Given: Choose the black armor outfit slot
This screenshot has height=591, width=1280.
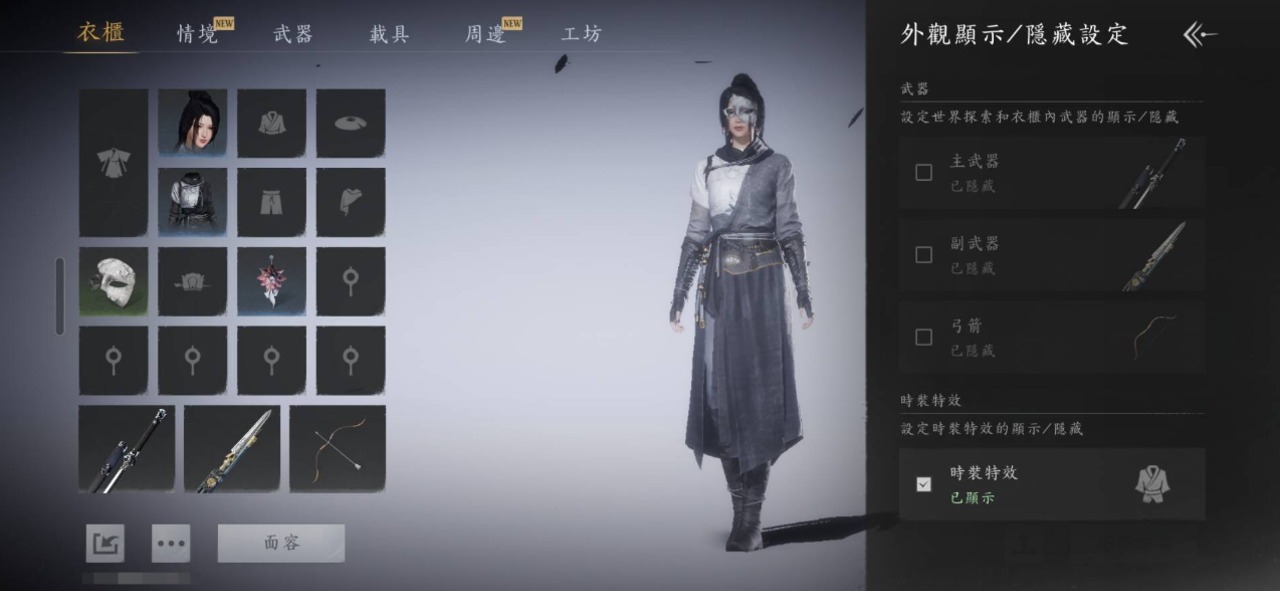Looking at the screenshot, I should (x=192, y=202).
